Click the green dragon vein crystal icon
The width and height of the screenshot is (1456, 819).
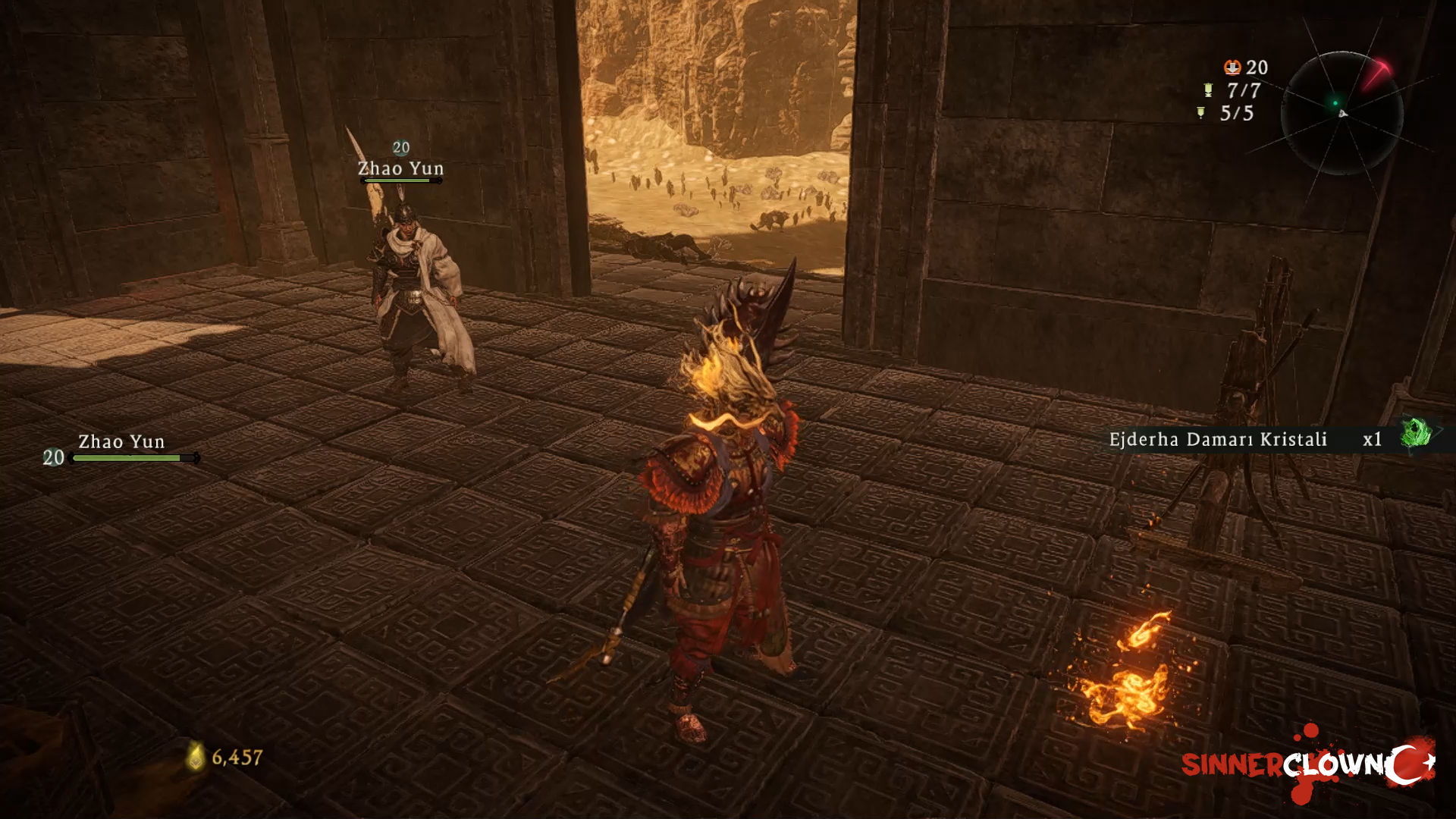click(x=1415, y=435)
